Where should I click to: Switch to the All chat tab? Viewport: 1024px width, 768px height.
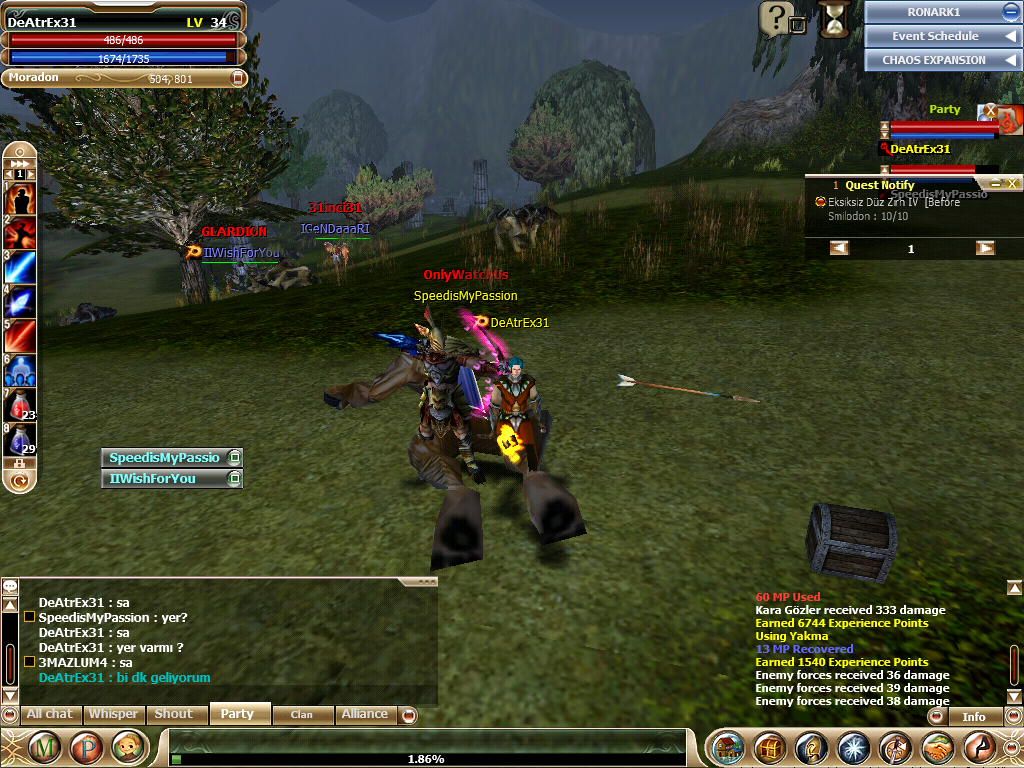(x=49, y=714)
